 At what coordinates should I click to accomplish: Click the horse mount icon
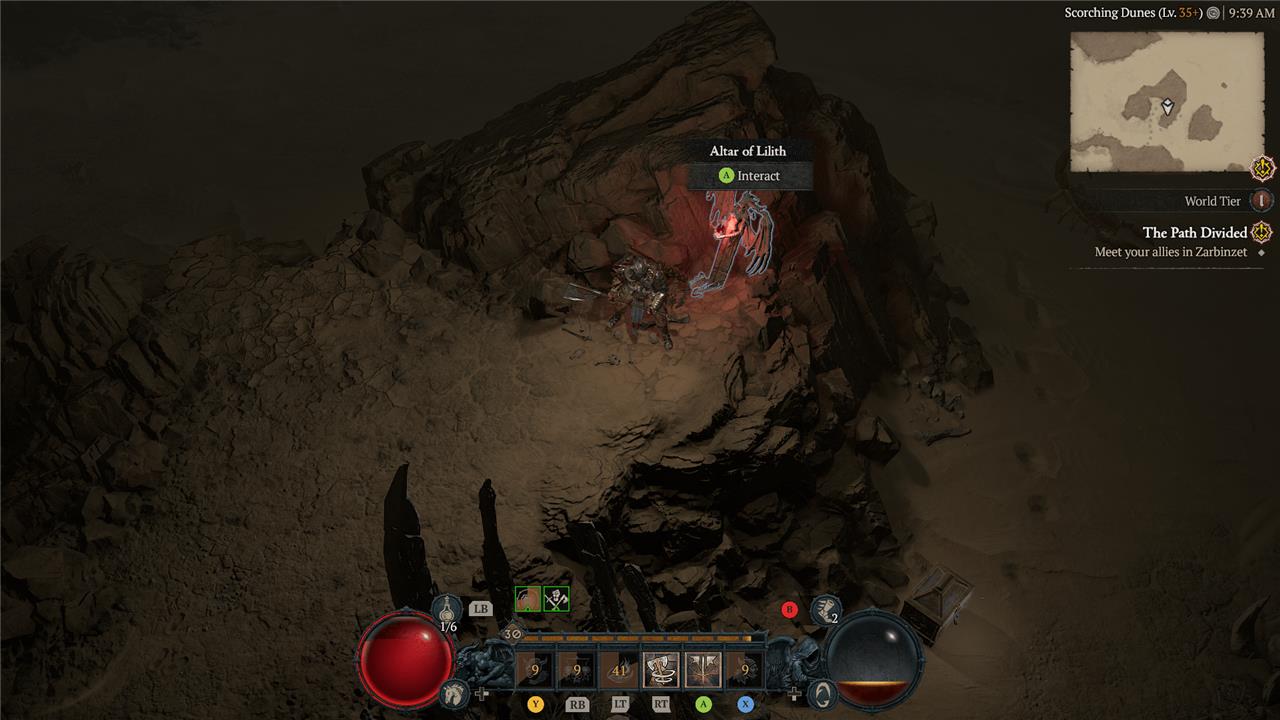454,692
